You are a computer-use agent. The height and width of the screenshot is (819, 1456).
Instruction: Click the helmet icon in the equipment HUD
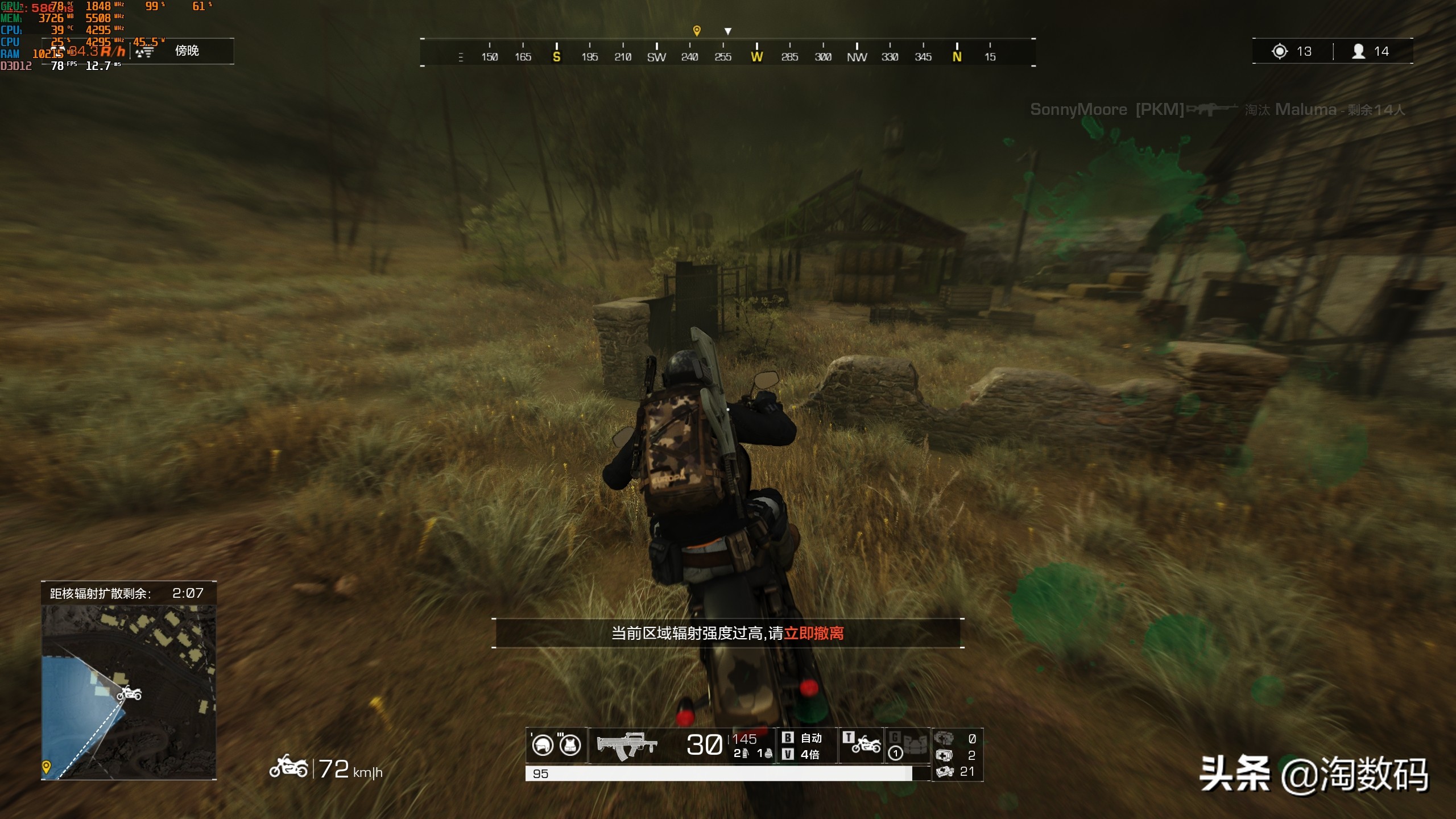(544, 744)
